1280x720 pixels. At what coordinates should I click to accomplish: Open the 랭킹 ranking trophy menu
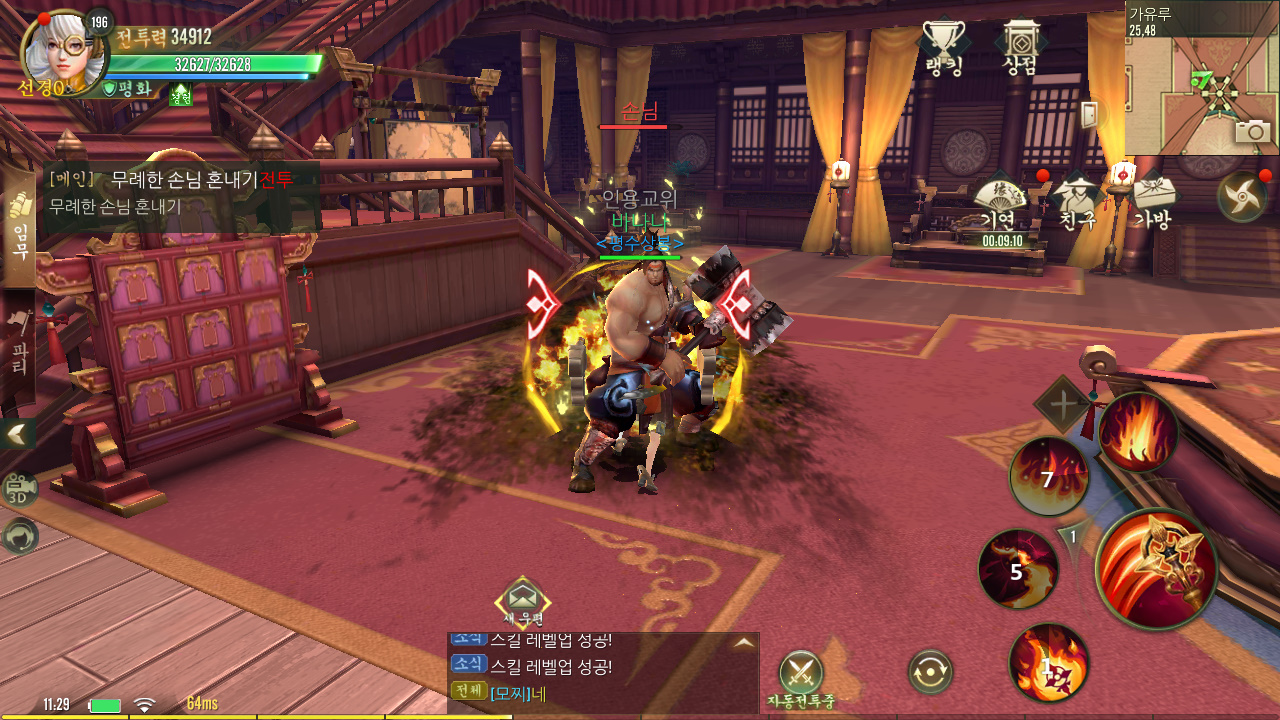942,47
